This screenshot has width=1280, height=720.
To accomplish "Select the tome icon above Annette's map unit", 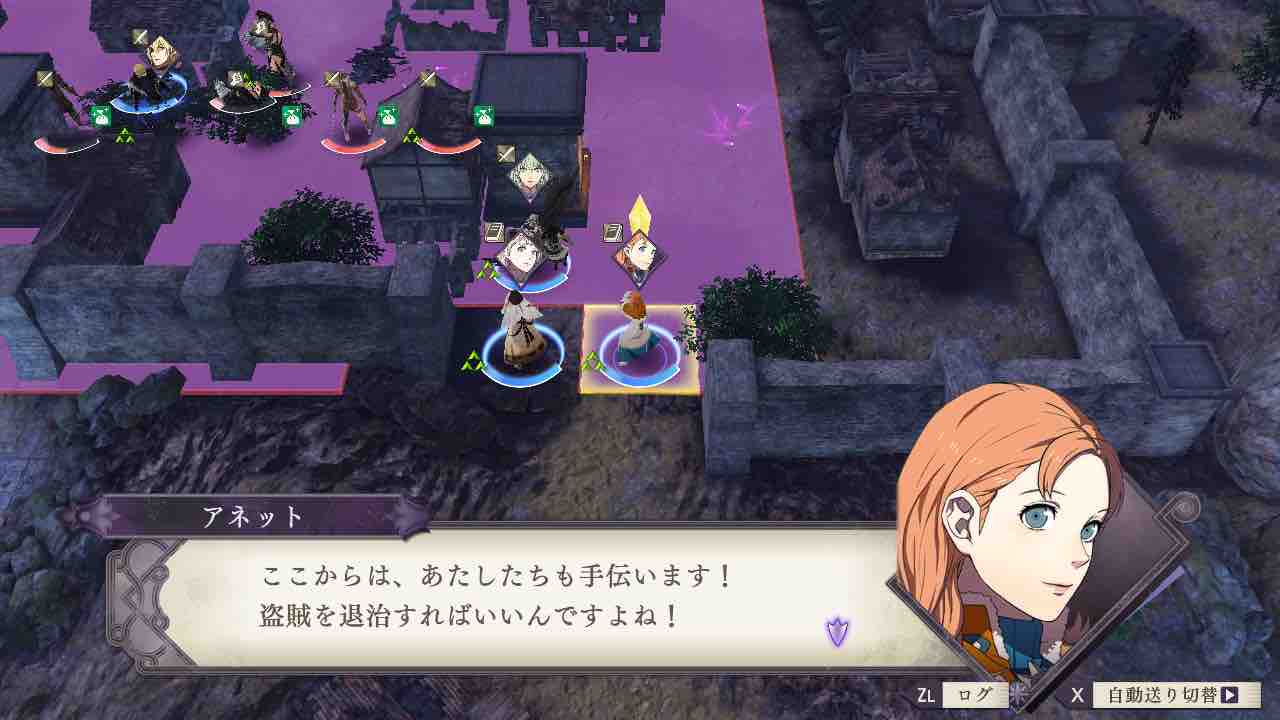I will tap(611, 233).
